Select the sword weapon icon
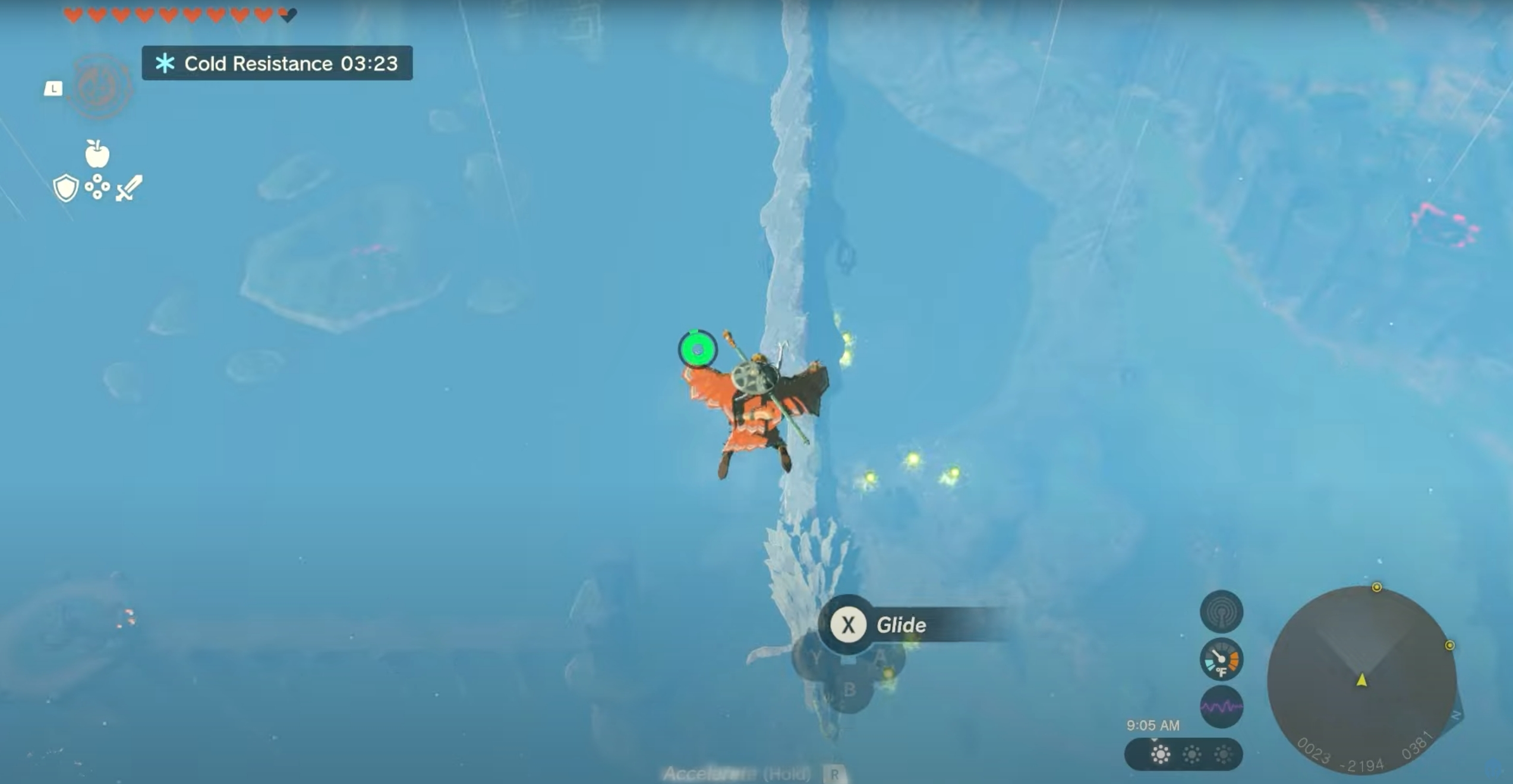This screenshot has height=784, width=1513. [x=130, y=189]
